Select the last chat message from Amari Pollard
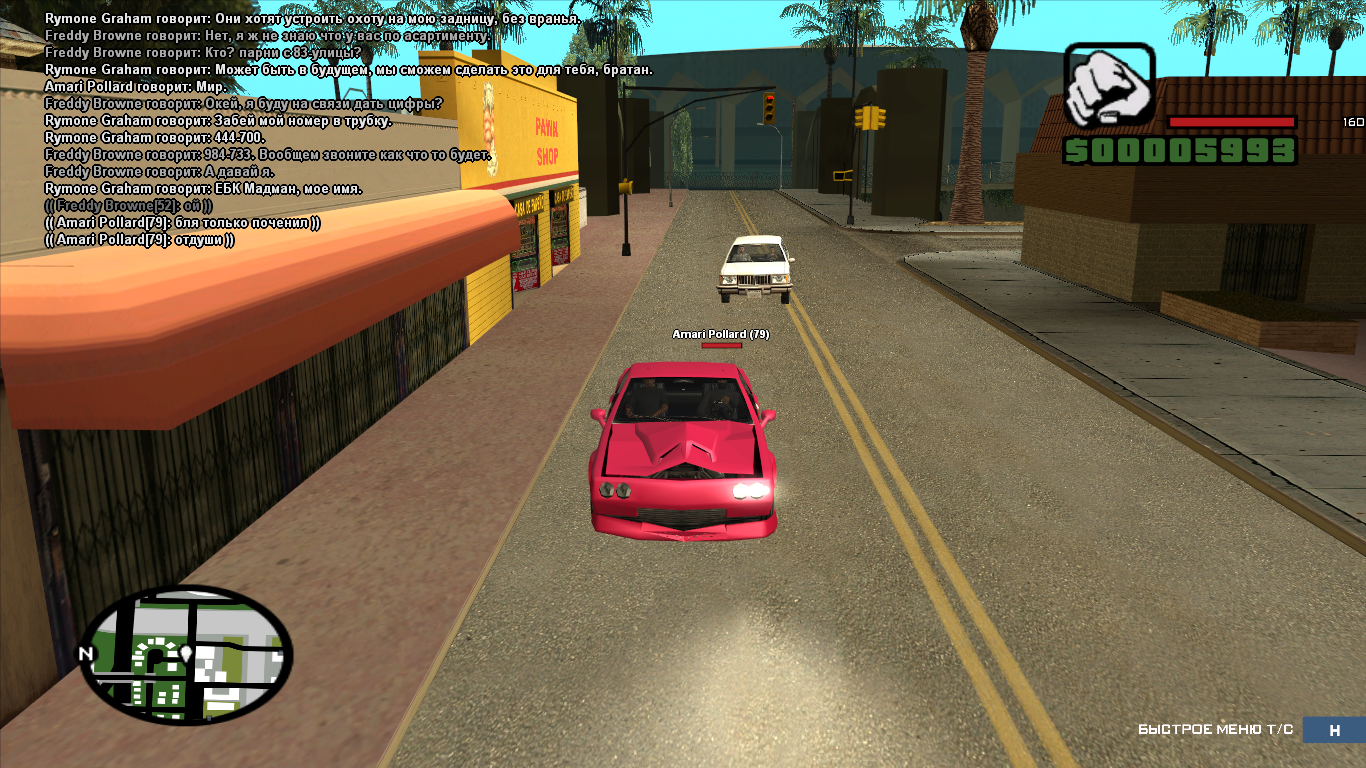This screenshot has height=768, width=1366. [140, 240]
